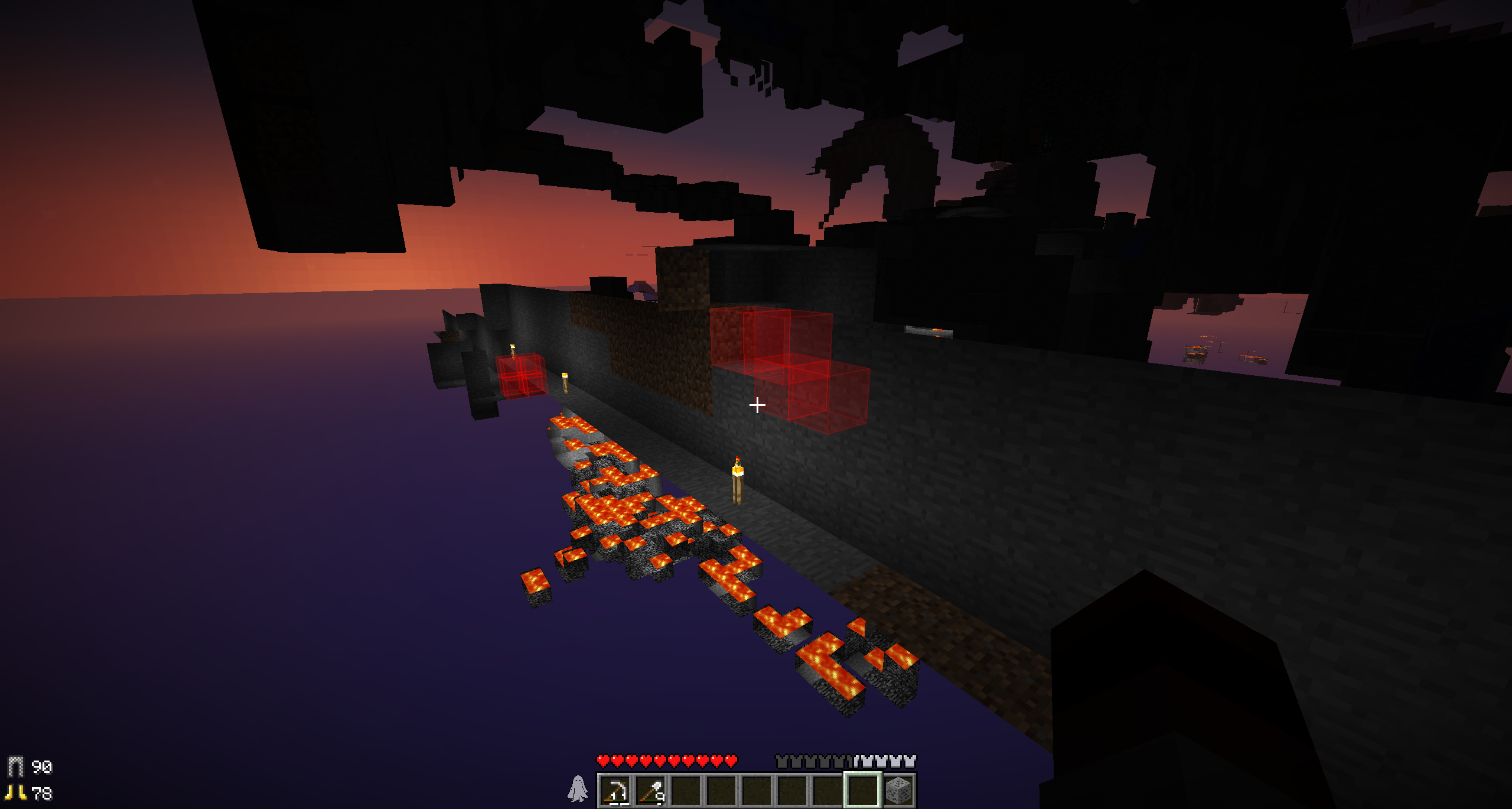
Task: Click the chainmail leggings durability icon
Action: click(x=15, y=766)
